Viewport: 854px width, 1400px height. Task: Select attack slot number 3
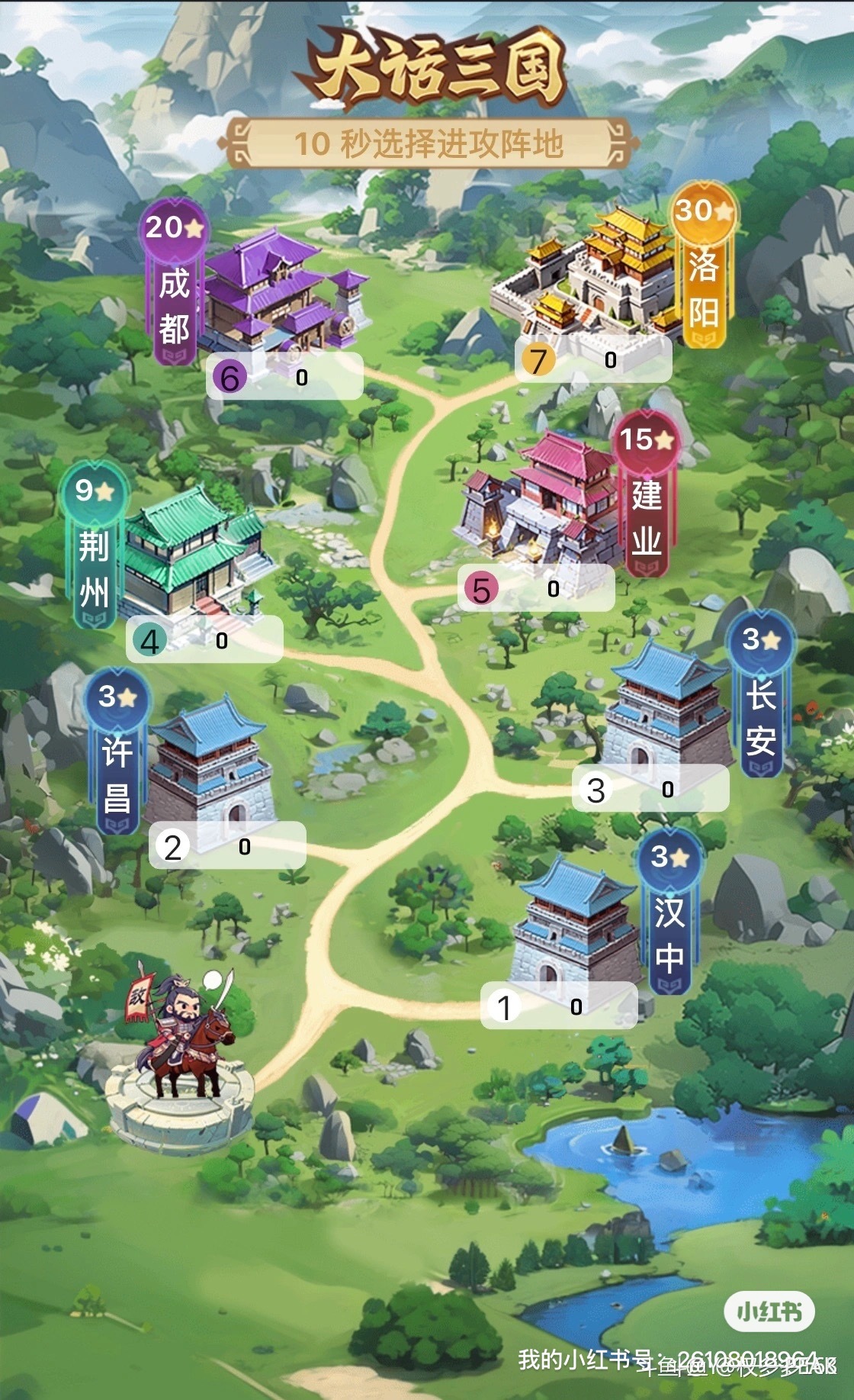[x=650, y=789]
